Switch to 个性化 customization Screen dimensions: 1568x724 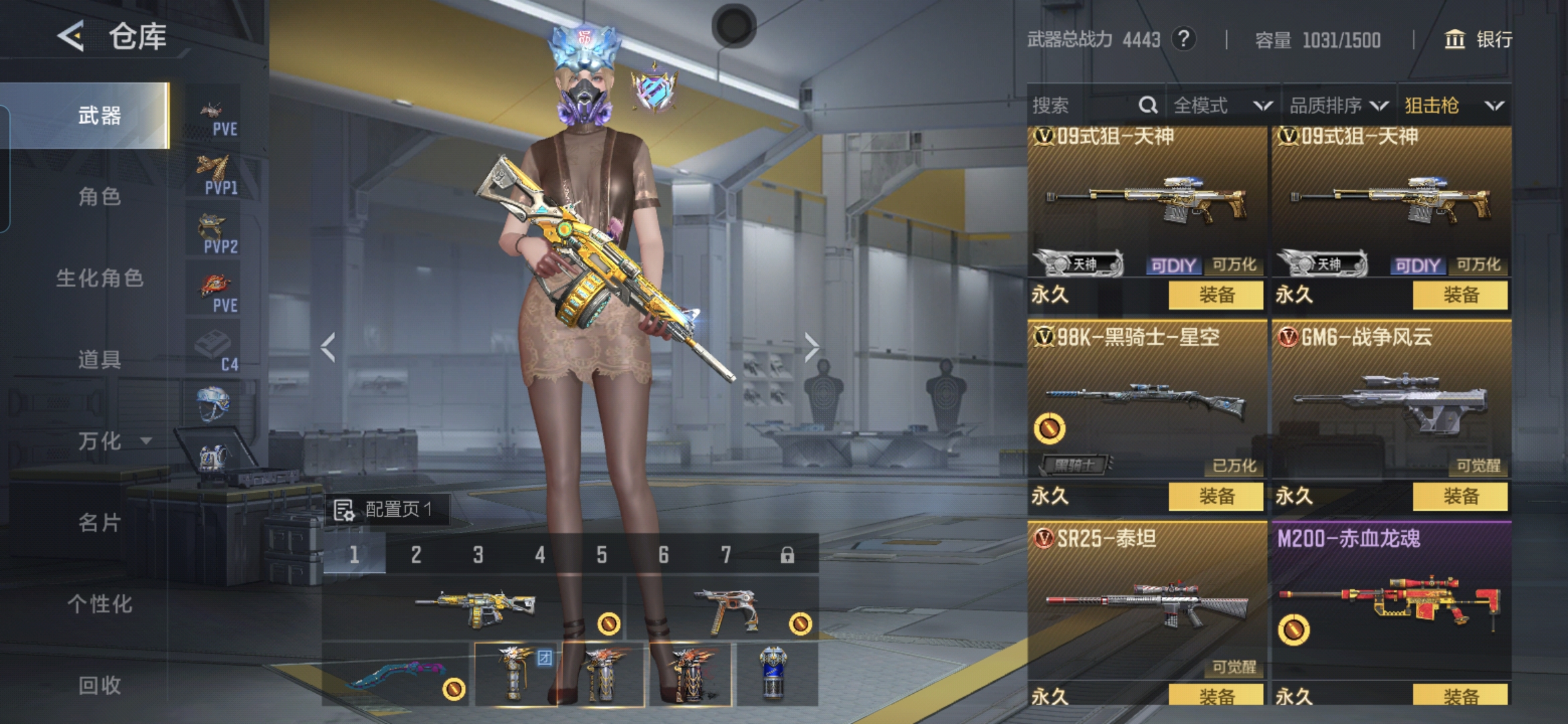click(99, 604)
